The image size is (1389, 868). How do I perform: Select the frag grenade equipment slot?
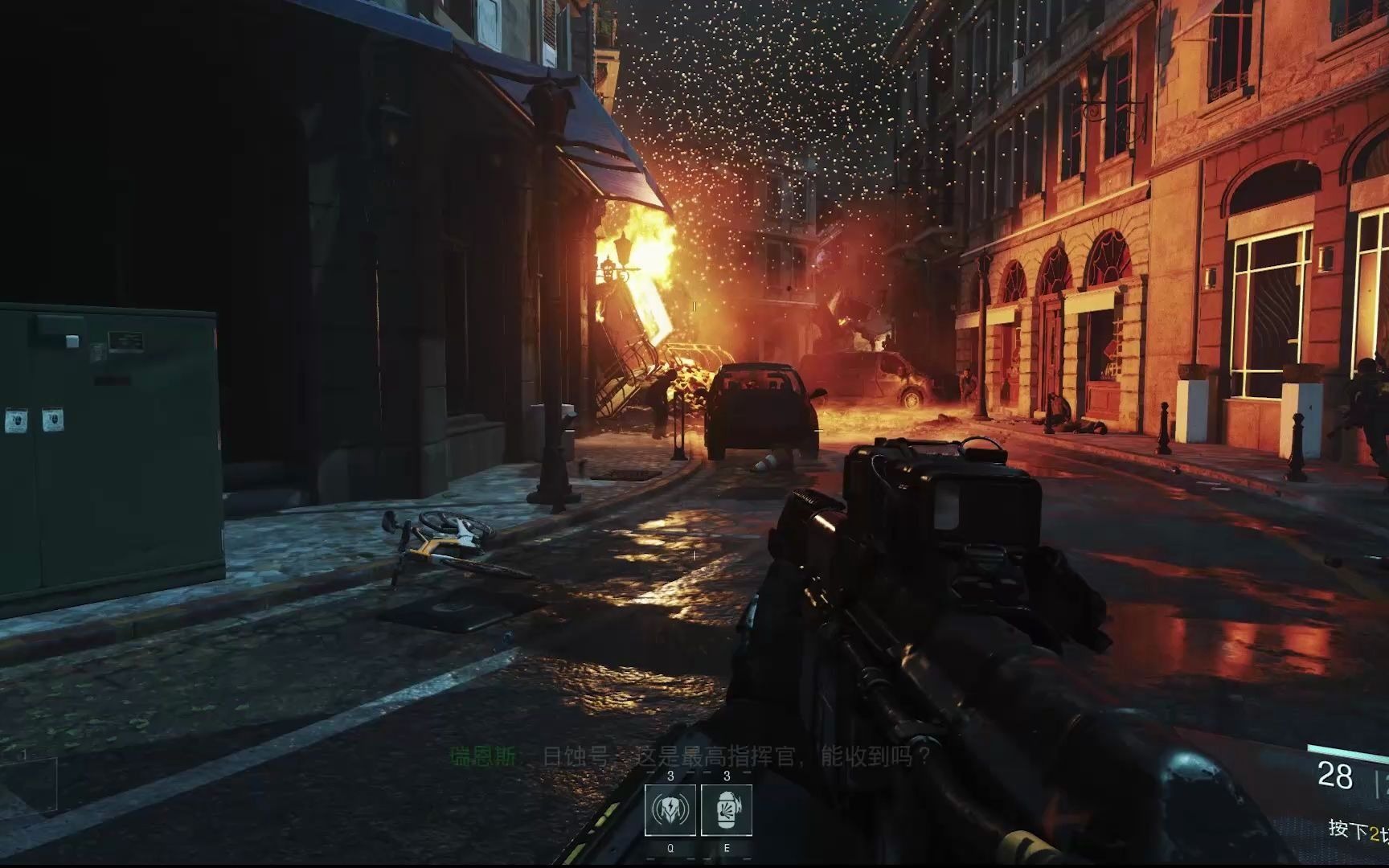(x=727, y=810)
